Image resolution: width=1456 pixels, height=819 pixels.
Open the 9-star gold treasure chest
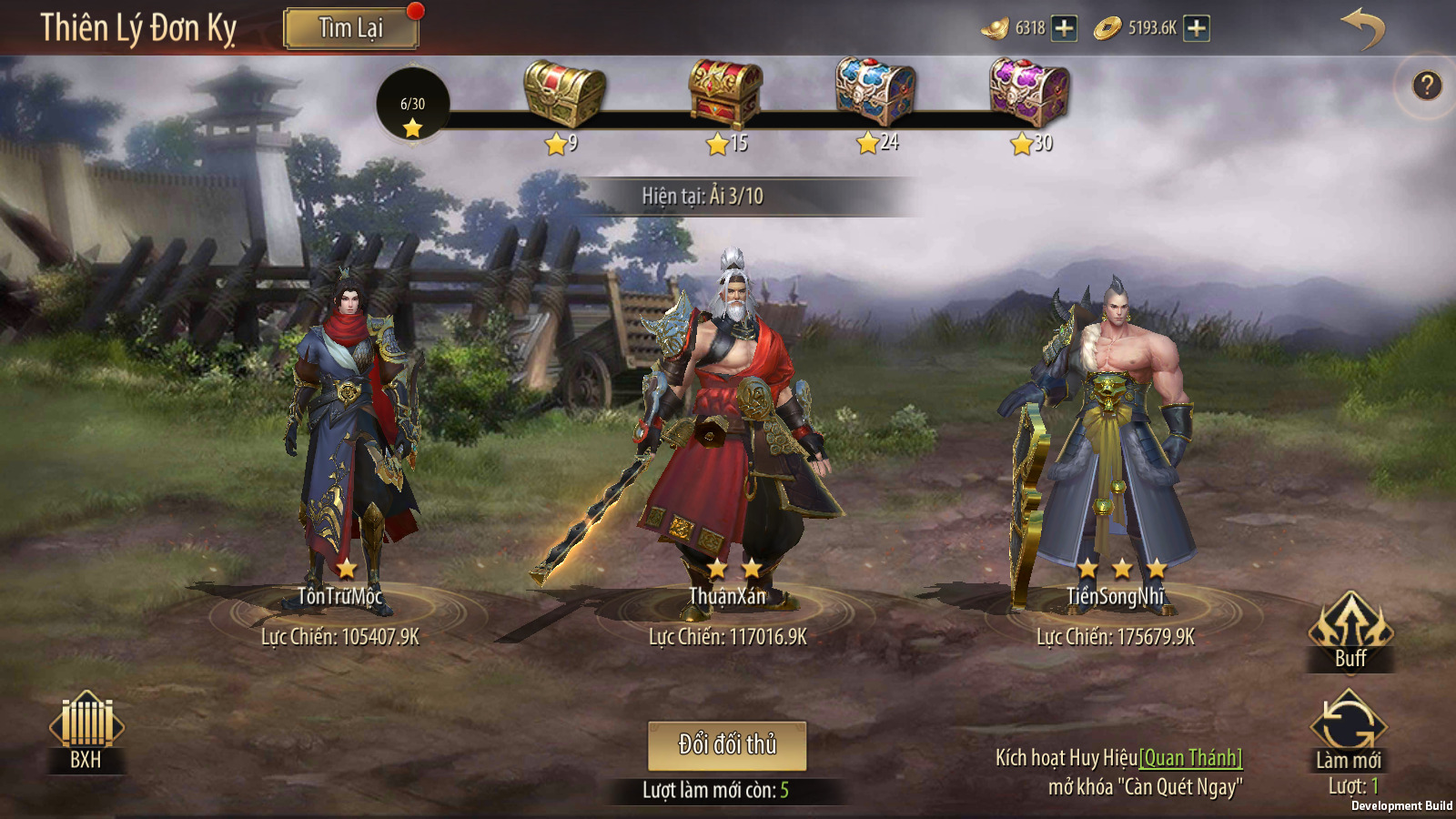[564, 94]
